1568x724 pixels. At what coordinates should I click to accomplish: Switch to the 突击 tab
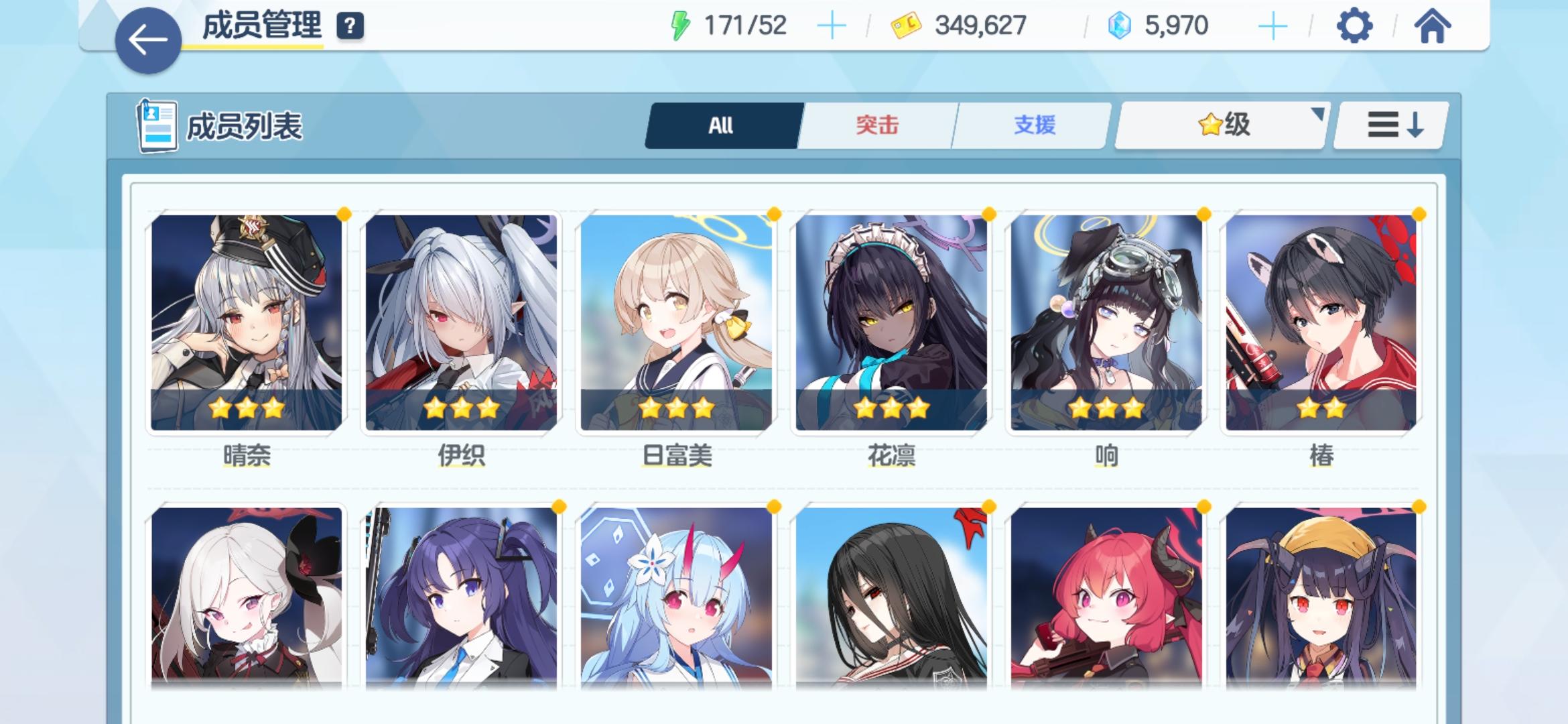[877, 125]
